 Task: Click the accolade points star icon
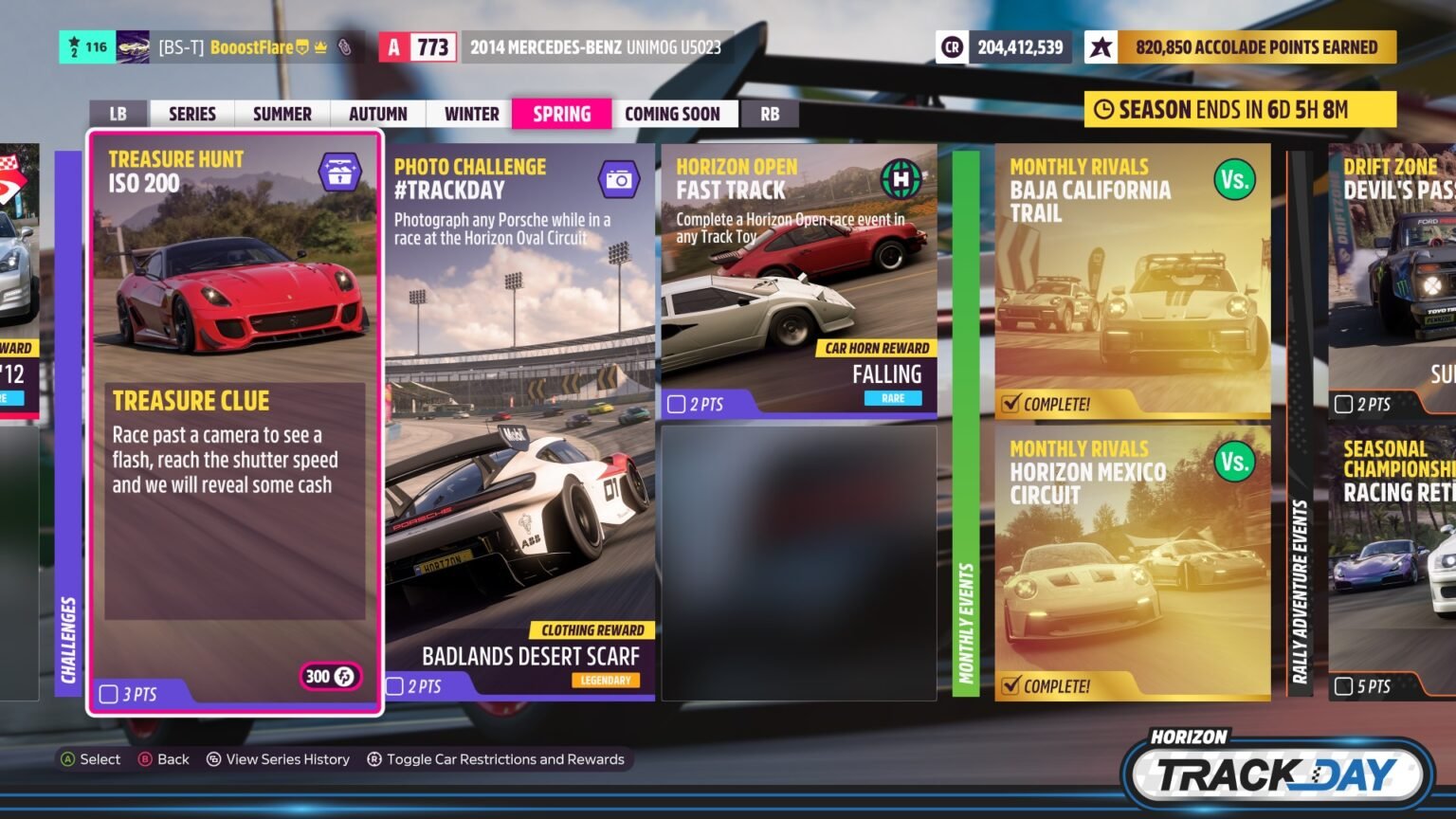coord(1102,46)
